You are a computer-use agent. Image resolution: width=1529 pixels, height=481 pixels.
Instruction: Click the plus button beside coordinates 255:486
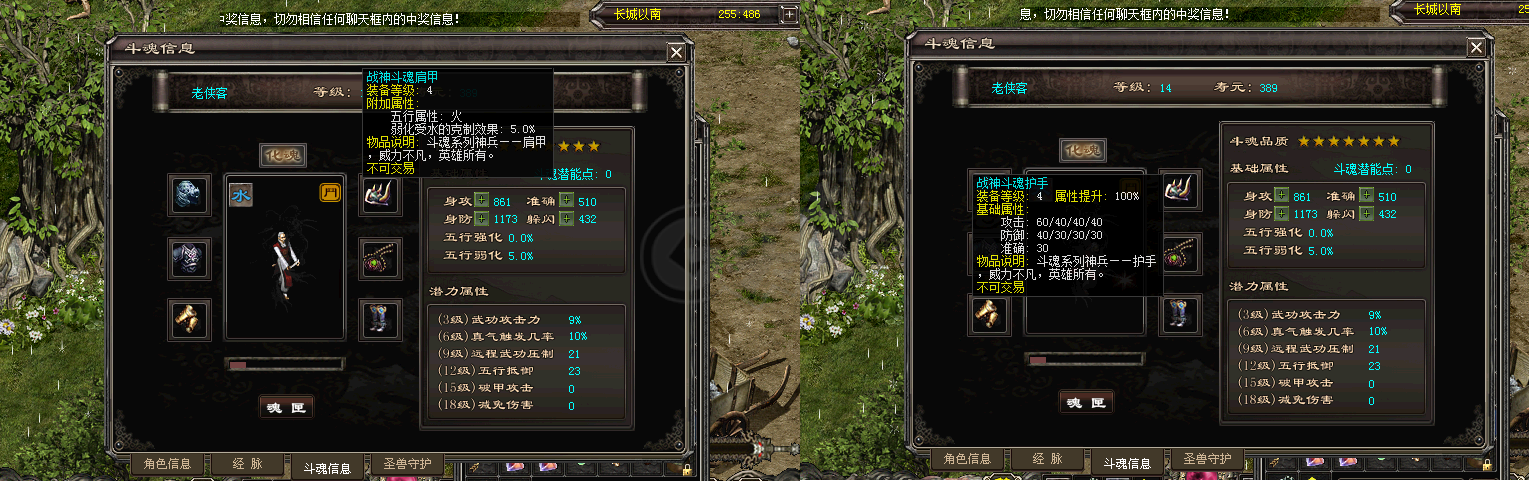click(789, 14)
